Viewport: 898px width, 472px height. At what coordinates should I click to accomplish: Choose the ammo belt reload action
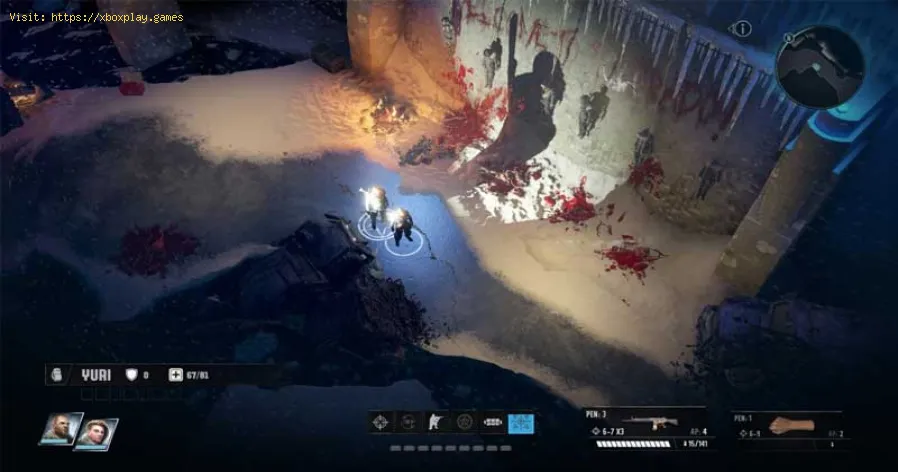click(492, 422)
